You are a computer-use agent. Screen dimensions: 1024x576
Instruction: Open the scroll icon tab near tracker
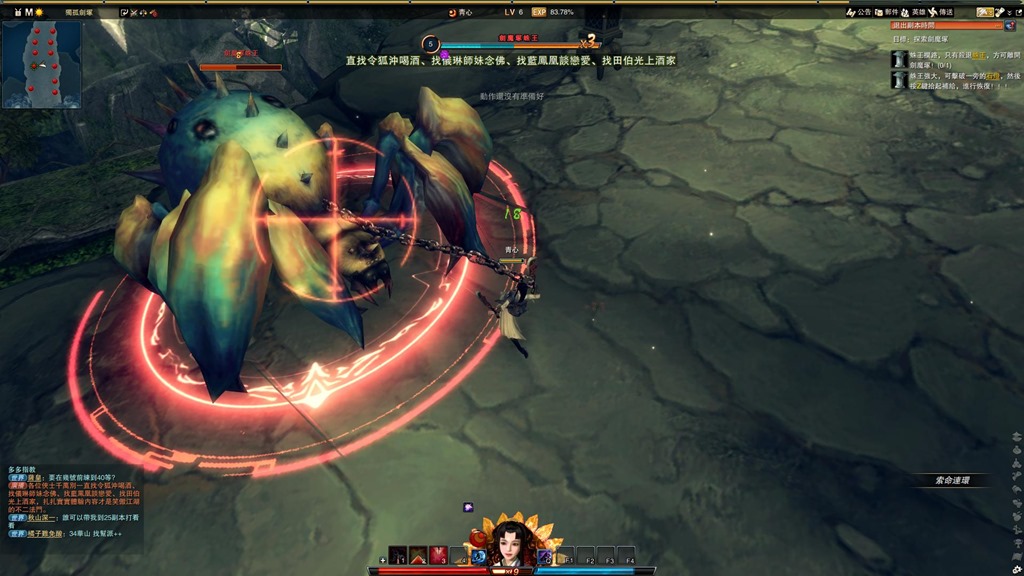[x=999, y=12]
